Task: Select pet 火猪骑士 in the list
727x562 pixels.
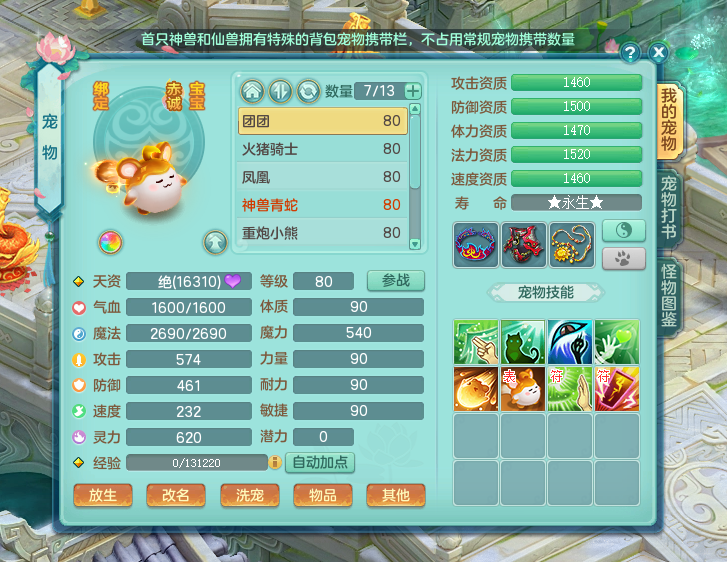Action: tap(322, 149)
